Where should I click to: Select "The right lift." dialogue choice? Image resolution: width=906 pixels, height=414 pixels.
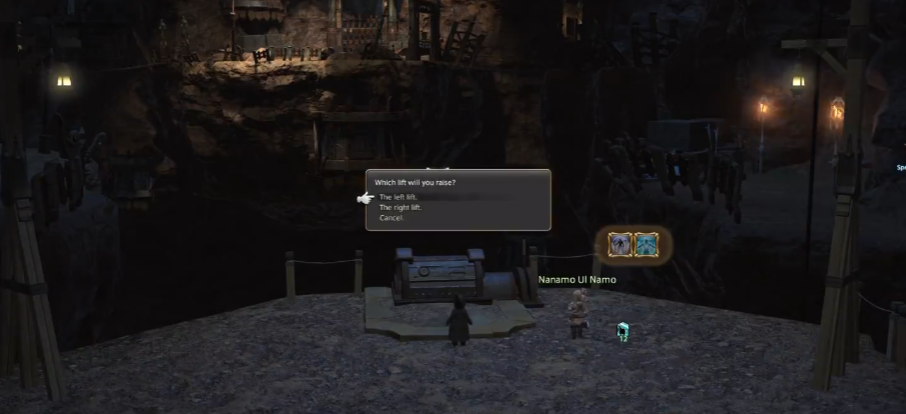point(402,208)
